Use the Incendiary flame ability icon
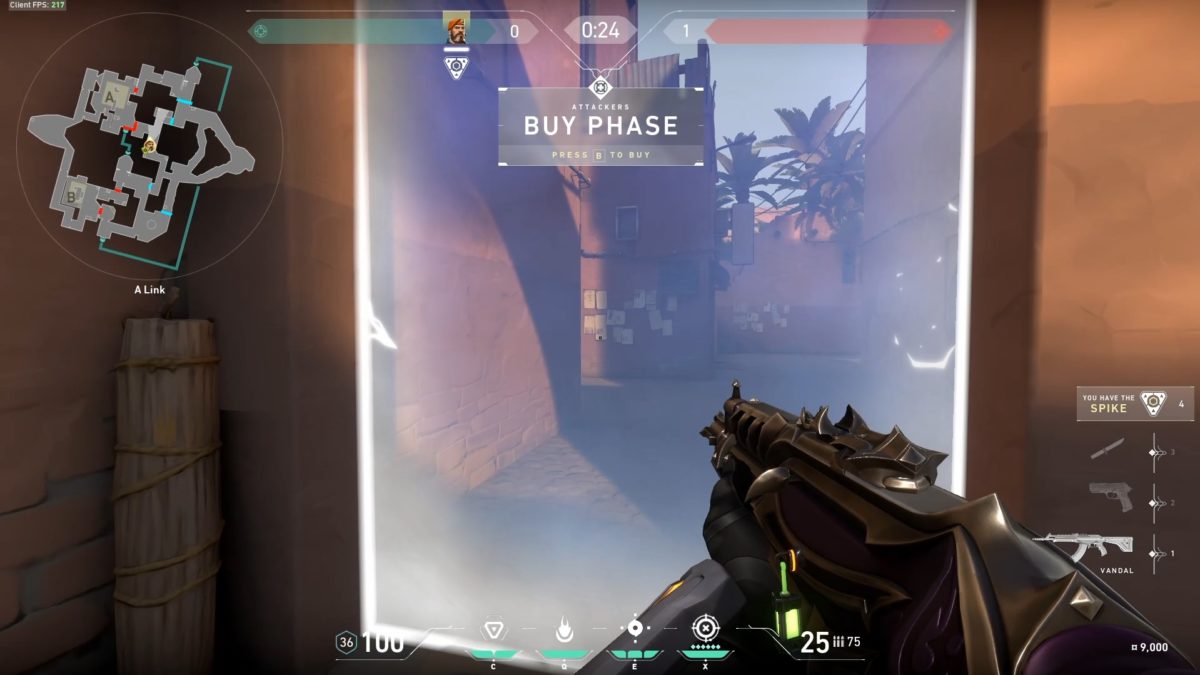The width and height of the screenshot is (1200, 675). point(563,630)
